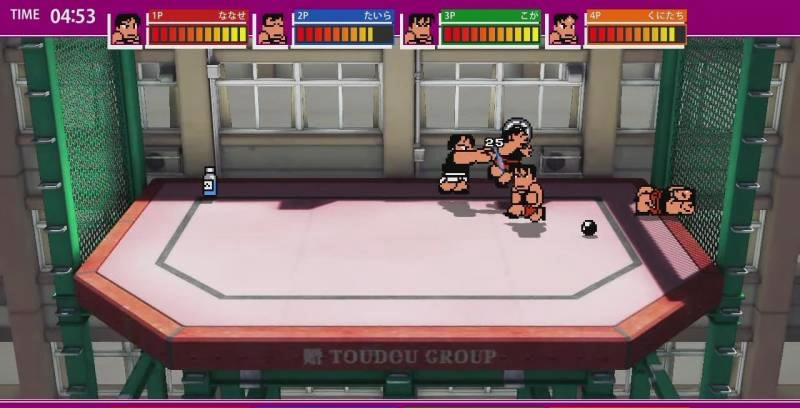The width and height of the screenshot is (800, 408).
Task: Choose the 3P こが character portrait
Action: [x=419, y=30]
